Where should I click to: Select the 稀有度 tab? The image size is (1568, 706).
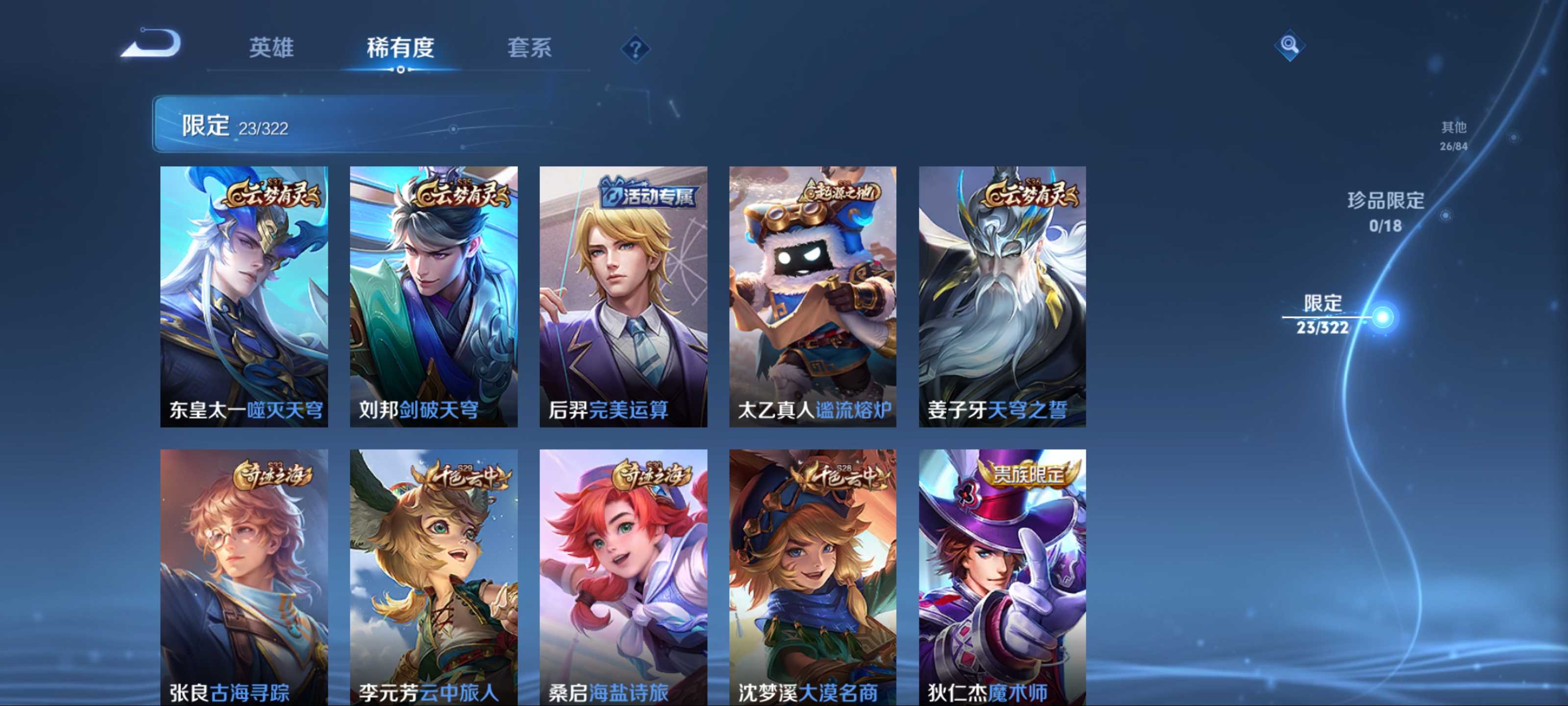coord(400,48)
